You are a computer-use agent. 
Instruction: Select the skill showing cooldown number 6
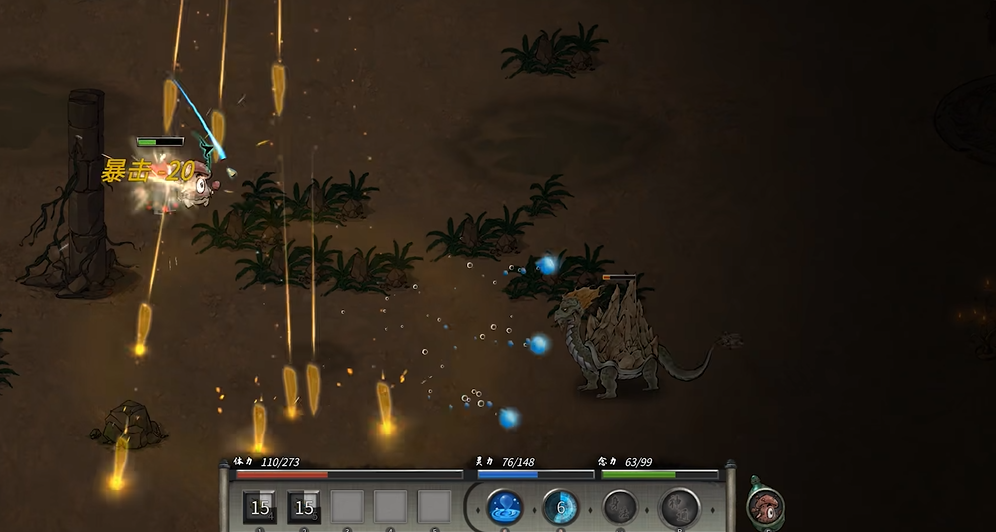pos(561,507)
